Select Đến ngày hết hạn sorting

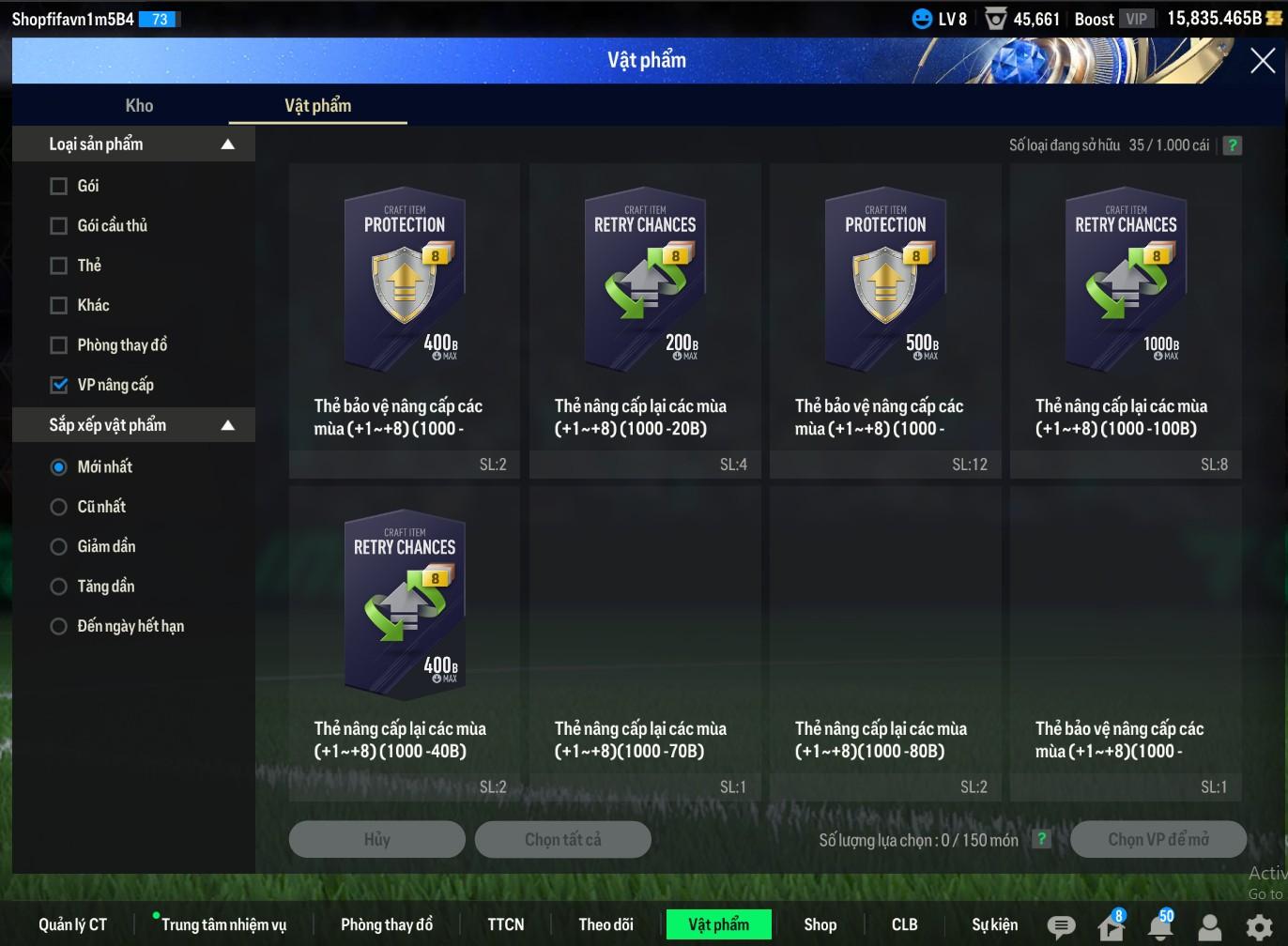point(59,627)
